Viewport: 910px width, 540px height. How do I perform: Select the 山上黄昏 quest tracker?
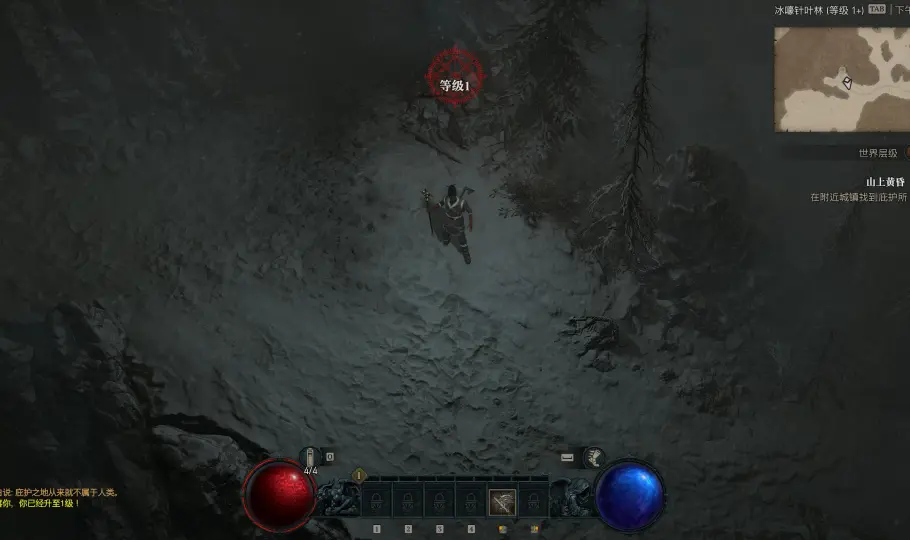(885, 182)
